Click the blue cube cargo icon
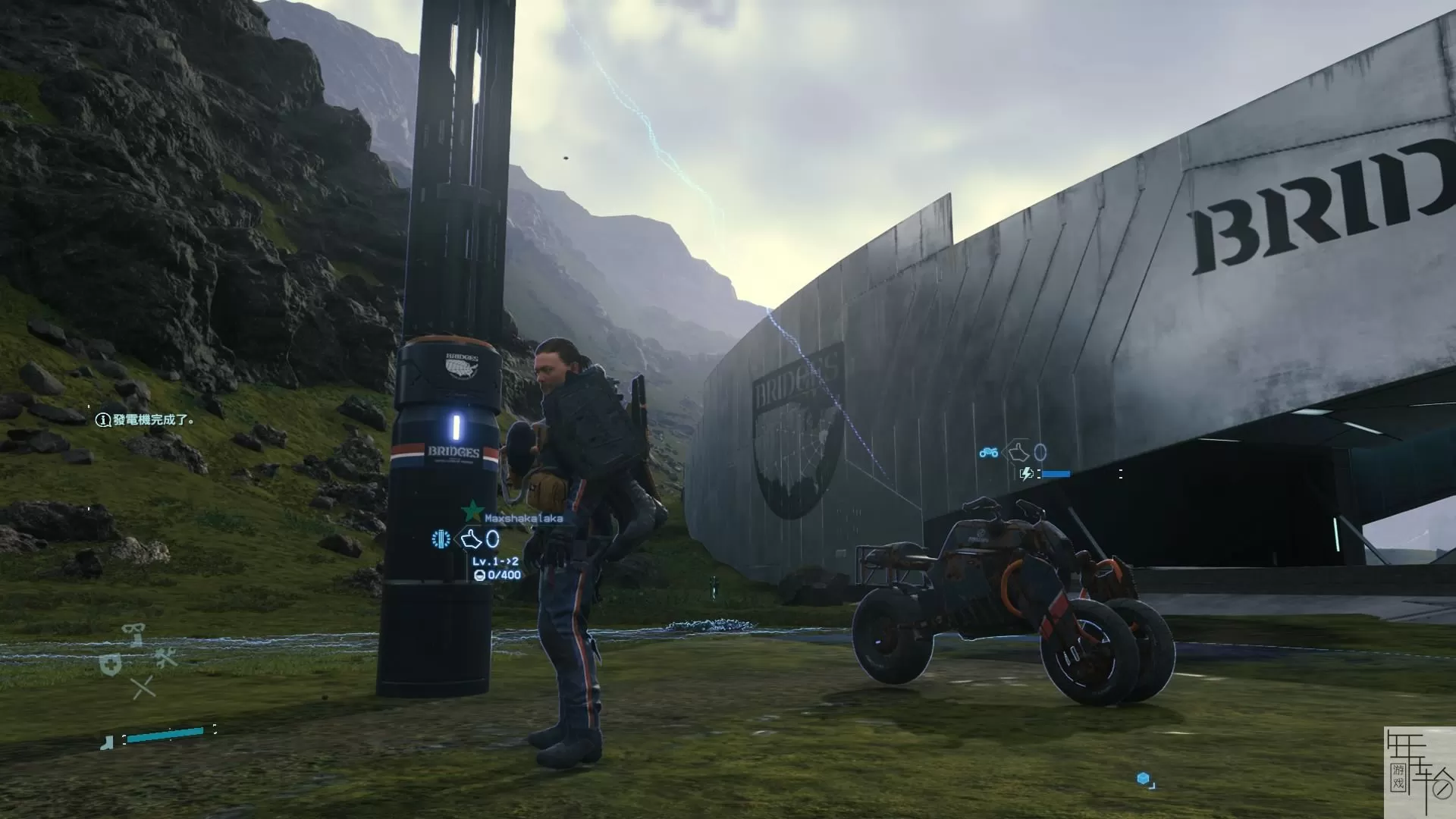1456x819 pixels. click(x=1144, y=779)
